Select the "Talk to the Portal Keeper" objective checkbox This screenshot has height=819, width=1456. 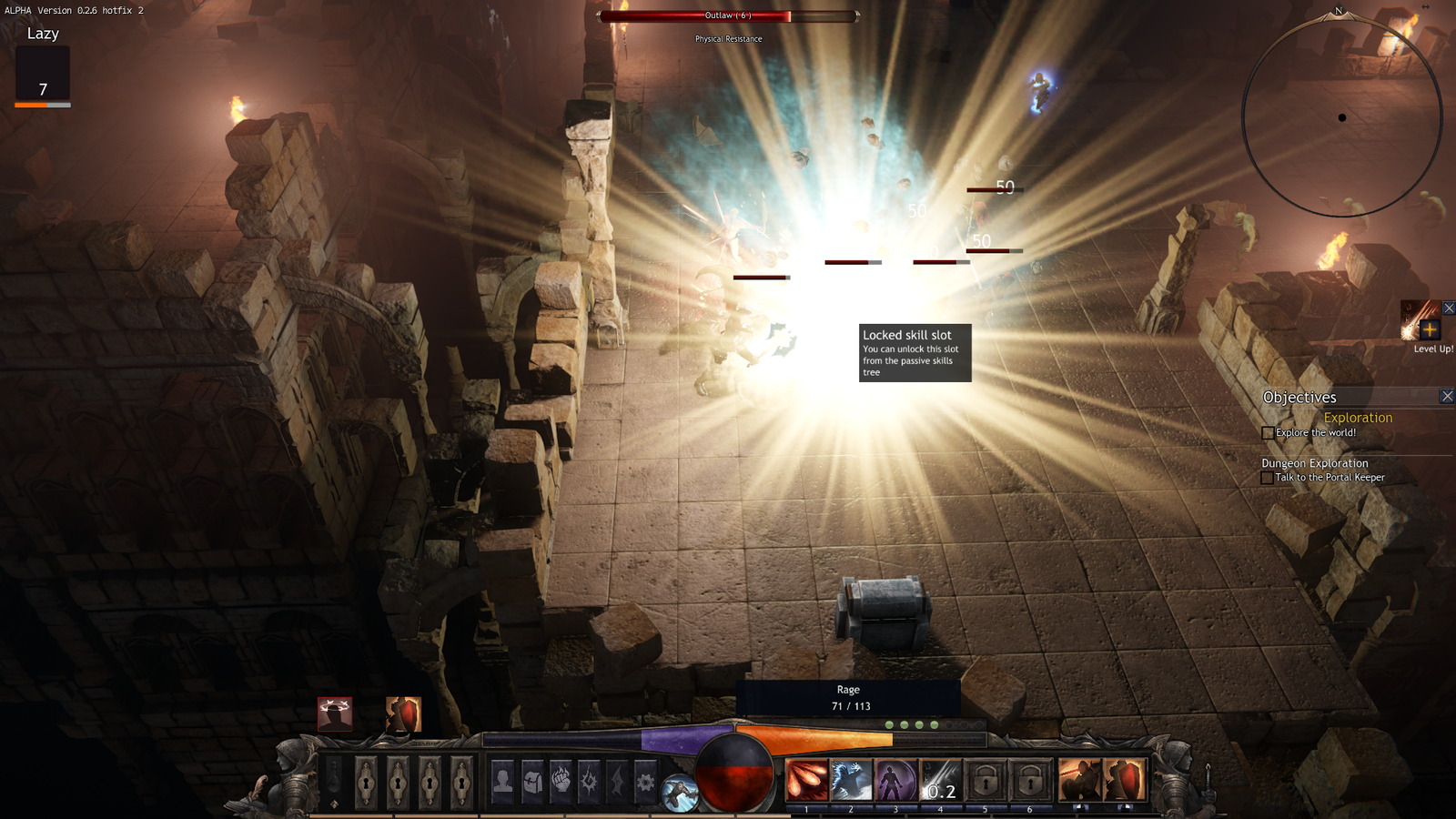coord(1267,478)
